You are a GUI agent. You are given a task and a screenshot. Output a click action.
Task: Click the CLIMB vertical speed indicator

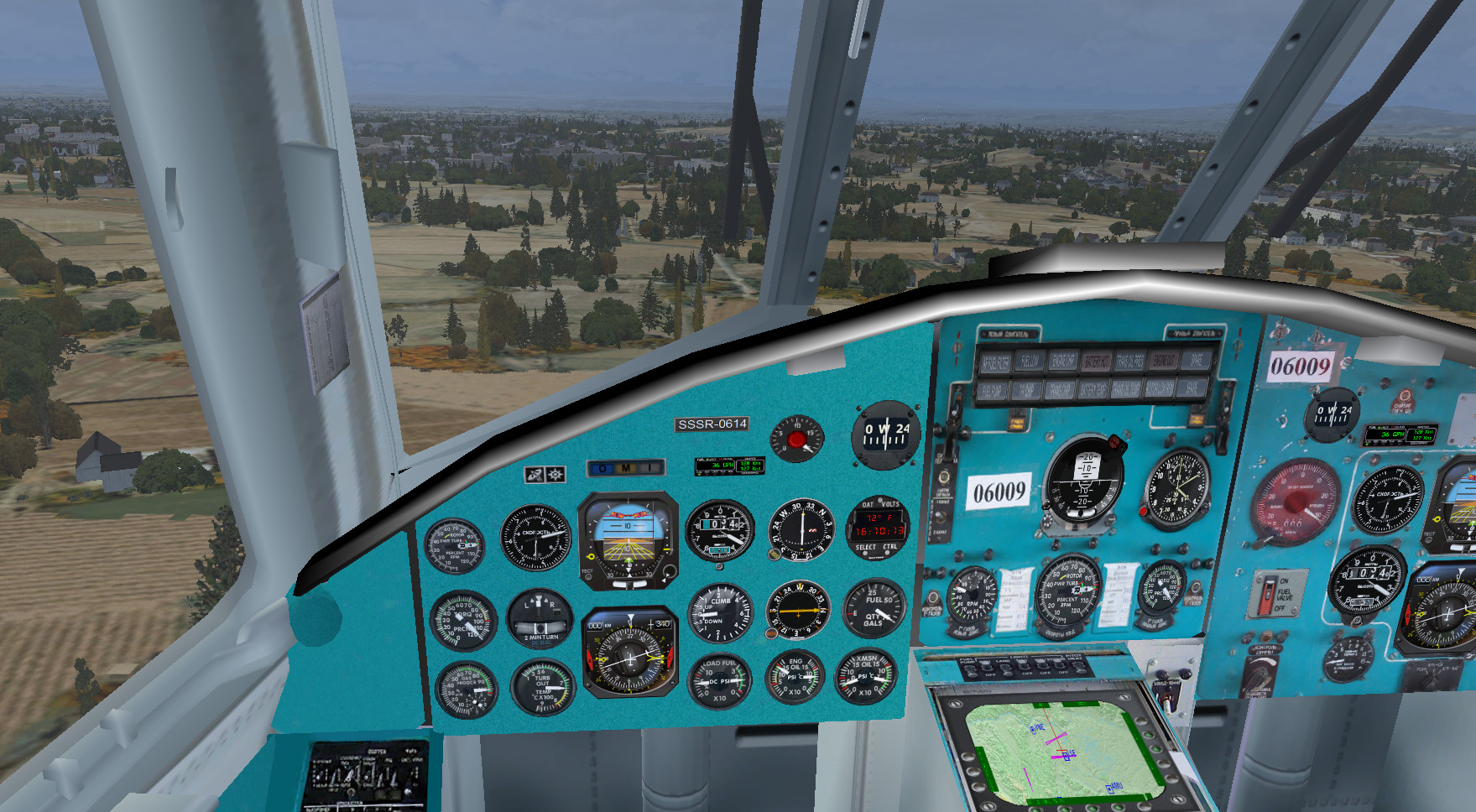(x=720, y=613)
